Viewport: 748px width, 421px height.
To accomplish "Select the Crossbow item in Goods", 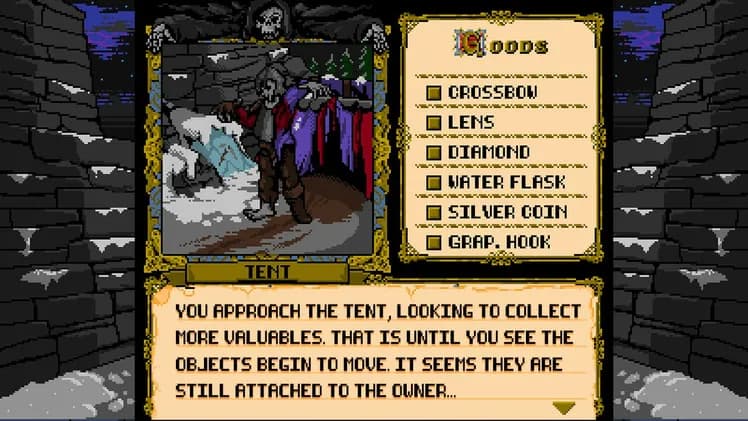I will click(492, 92).
